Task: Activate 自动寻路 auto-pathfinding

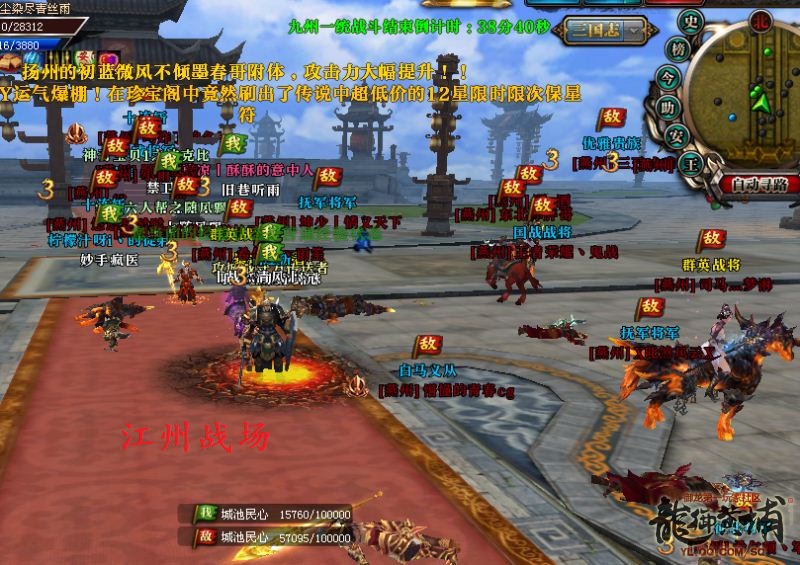Action: (x=760, y=184)
